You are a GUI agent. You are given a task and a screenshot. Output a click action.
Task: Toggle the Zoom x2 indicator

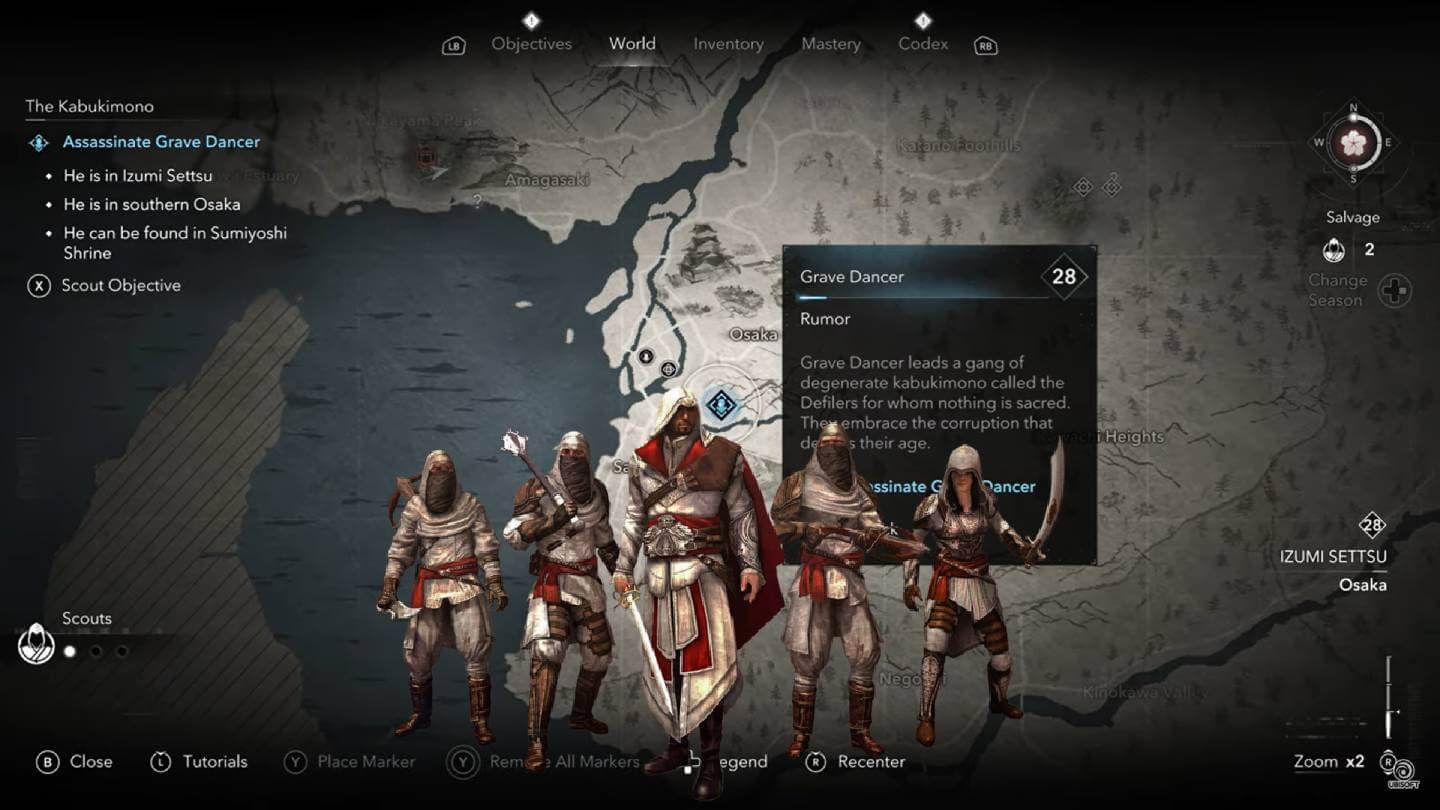click(x=1330, y=761)
